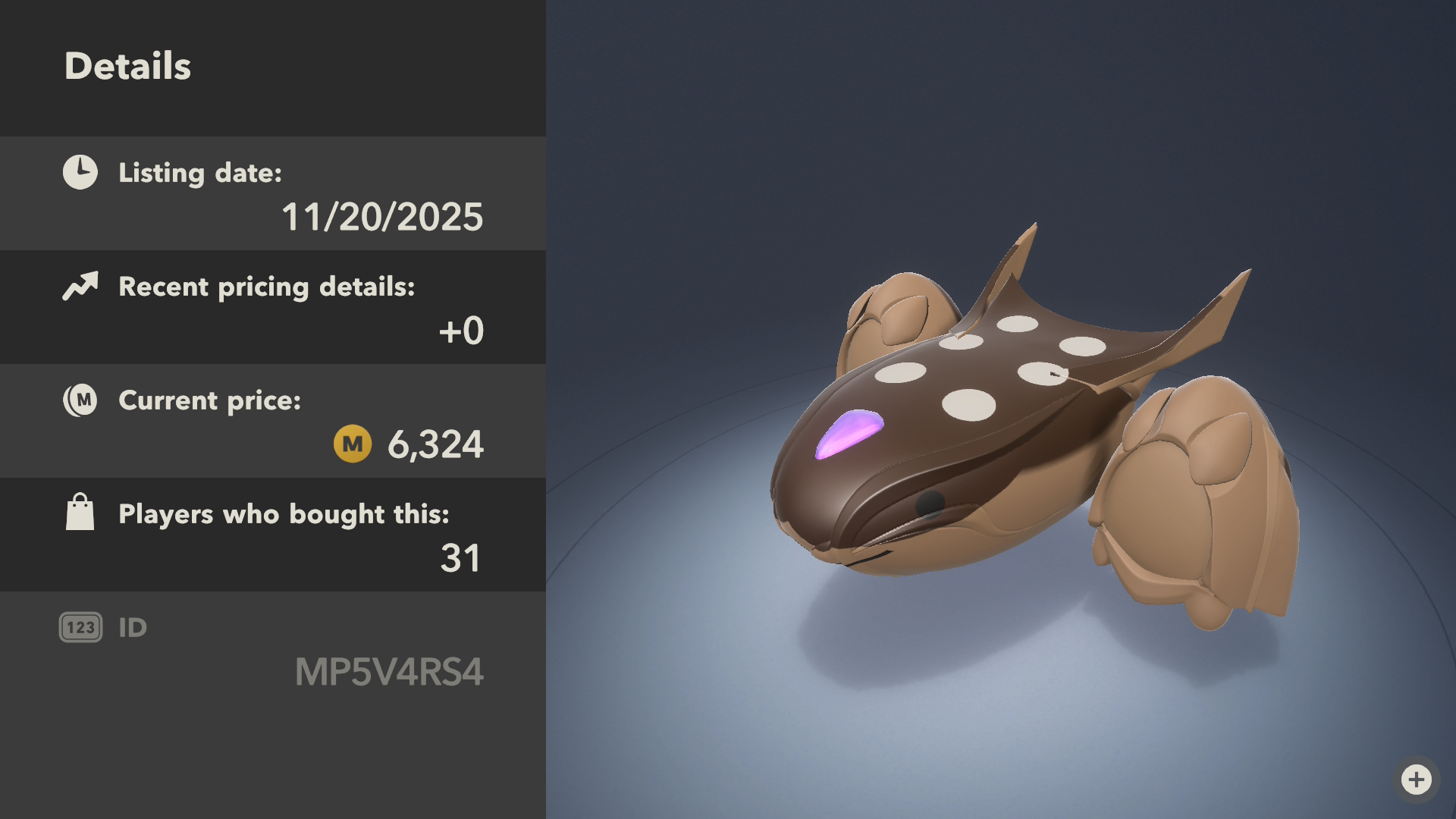Viewport: 1456px width, 819px height.
Task: Click the plus button beside the model preview
Action: [1416, 779]
